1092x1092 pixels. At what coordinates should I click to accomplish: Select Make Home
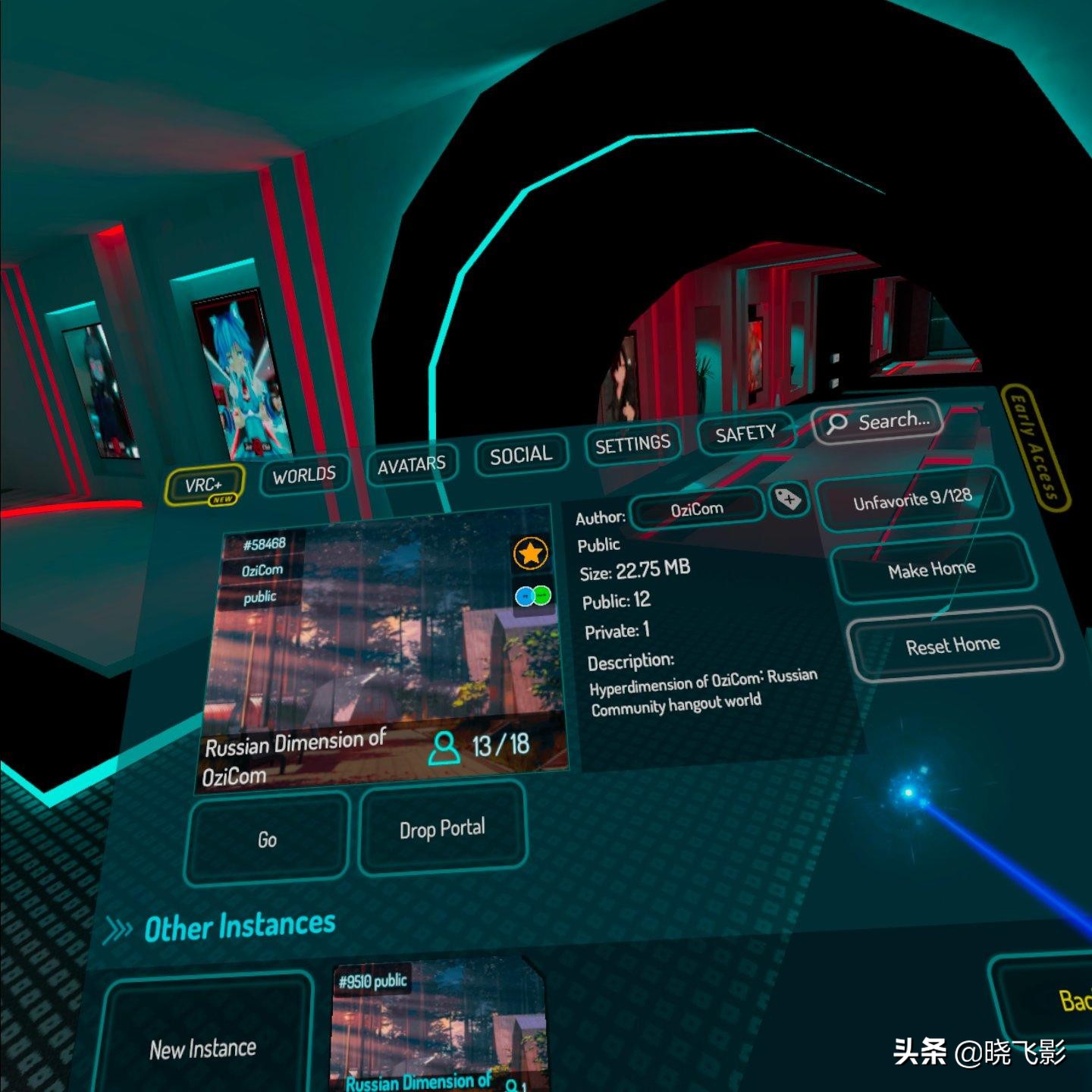(x=934, y=569)
